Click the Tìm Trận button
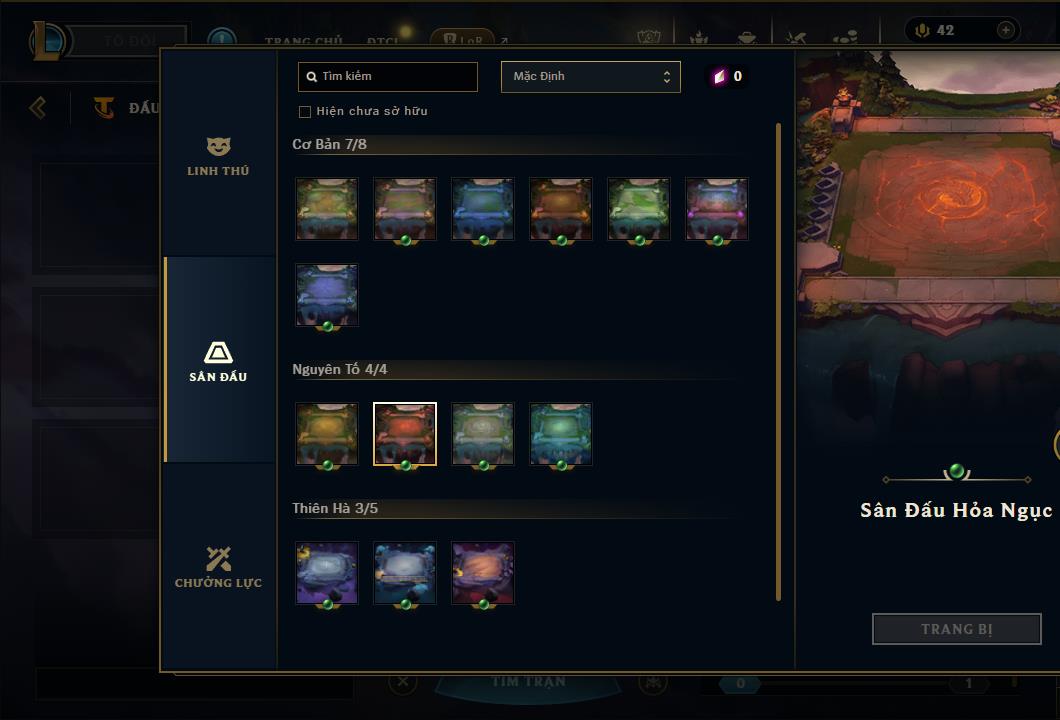The image size is (1060, 720). click(528, 682)
